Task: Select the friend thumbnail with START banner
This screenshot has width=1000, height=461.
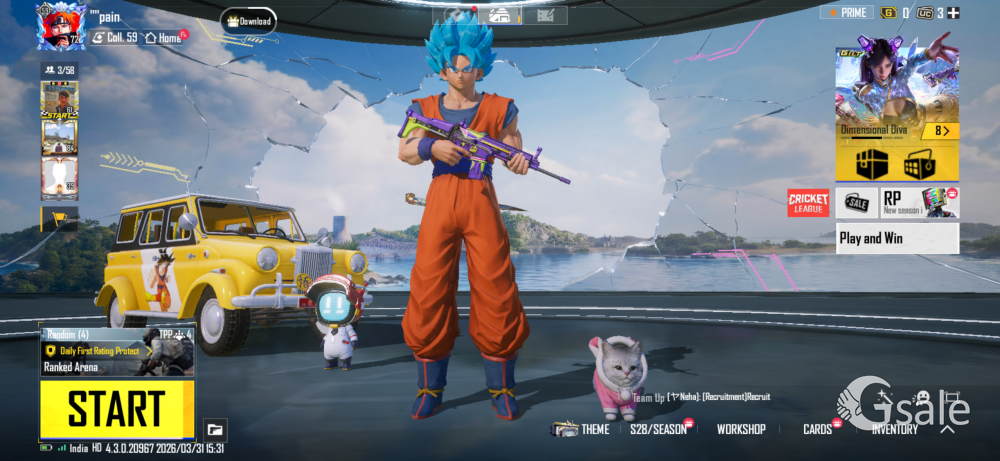Action: click(59, 100)
